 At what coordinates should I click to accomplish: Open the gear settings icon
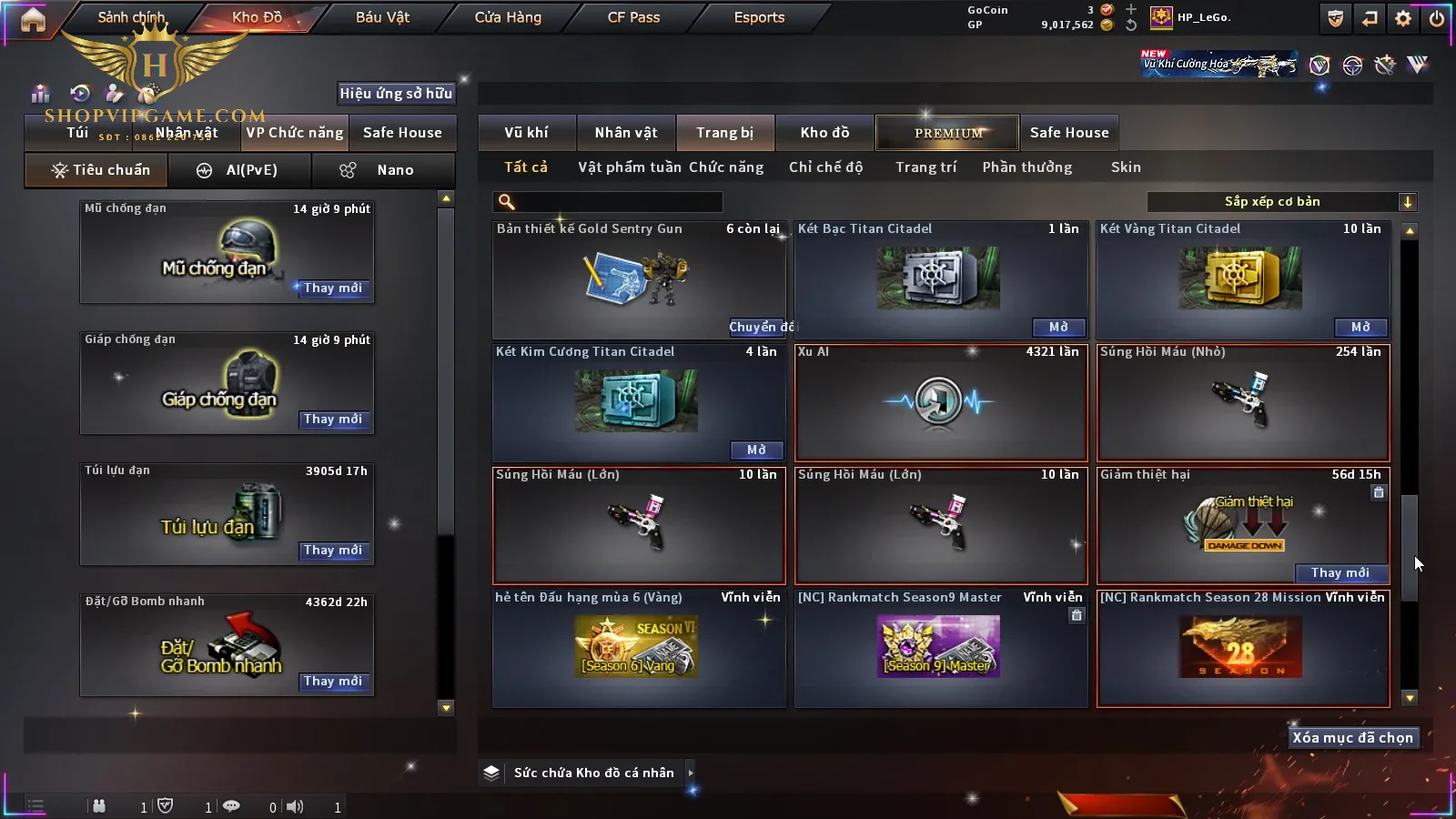[1403, 18]
